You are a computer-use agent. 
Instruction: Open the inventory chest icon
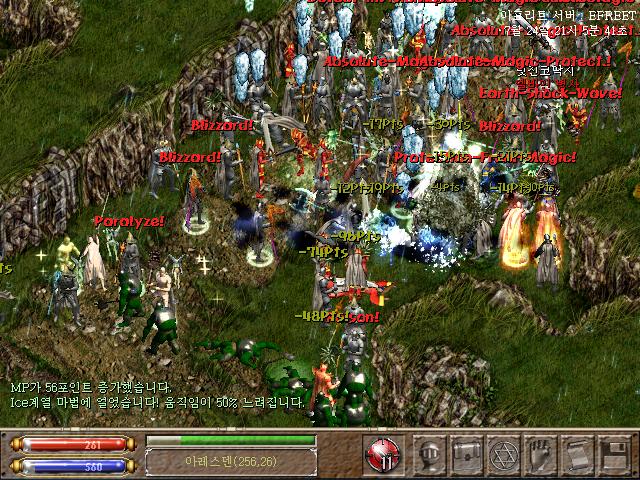[x=466, y=454]
